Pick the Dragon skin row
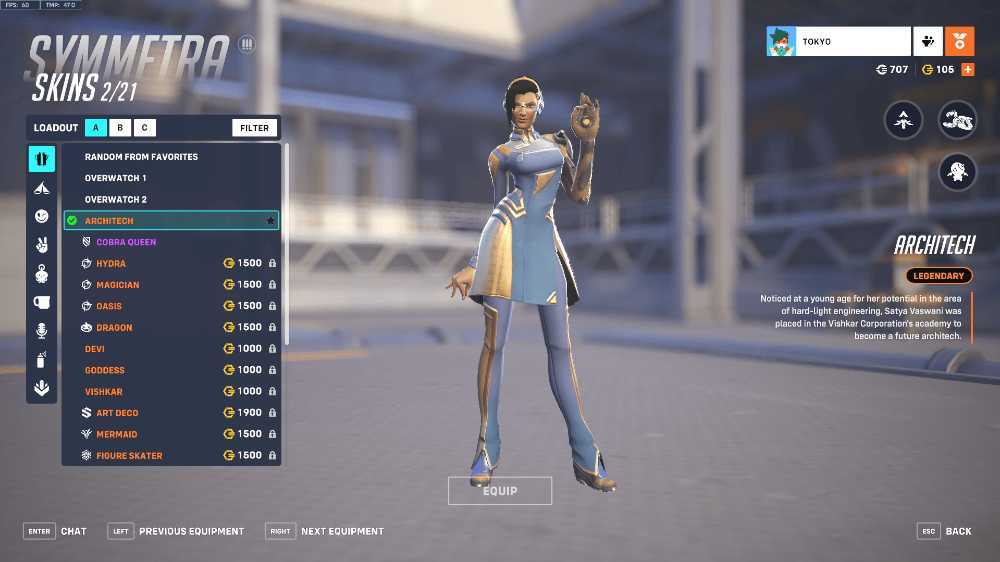This screenshot has height=562, width=1000. tap(114, 328)
